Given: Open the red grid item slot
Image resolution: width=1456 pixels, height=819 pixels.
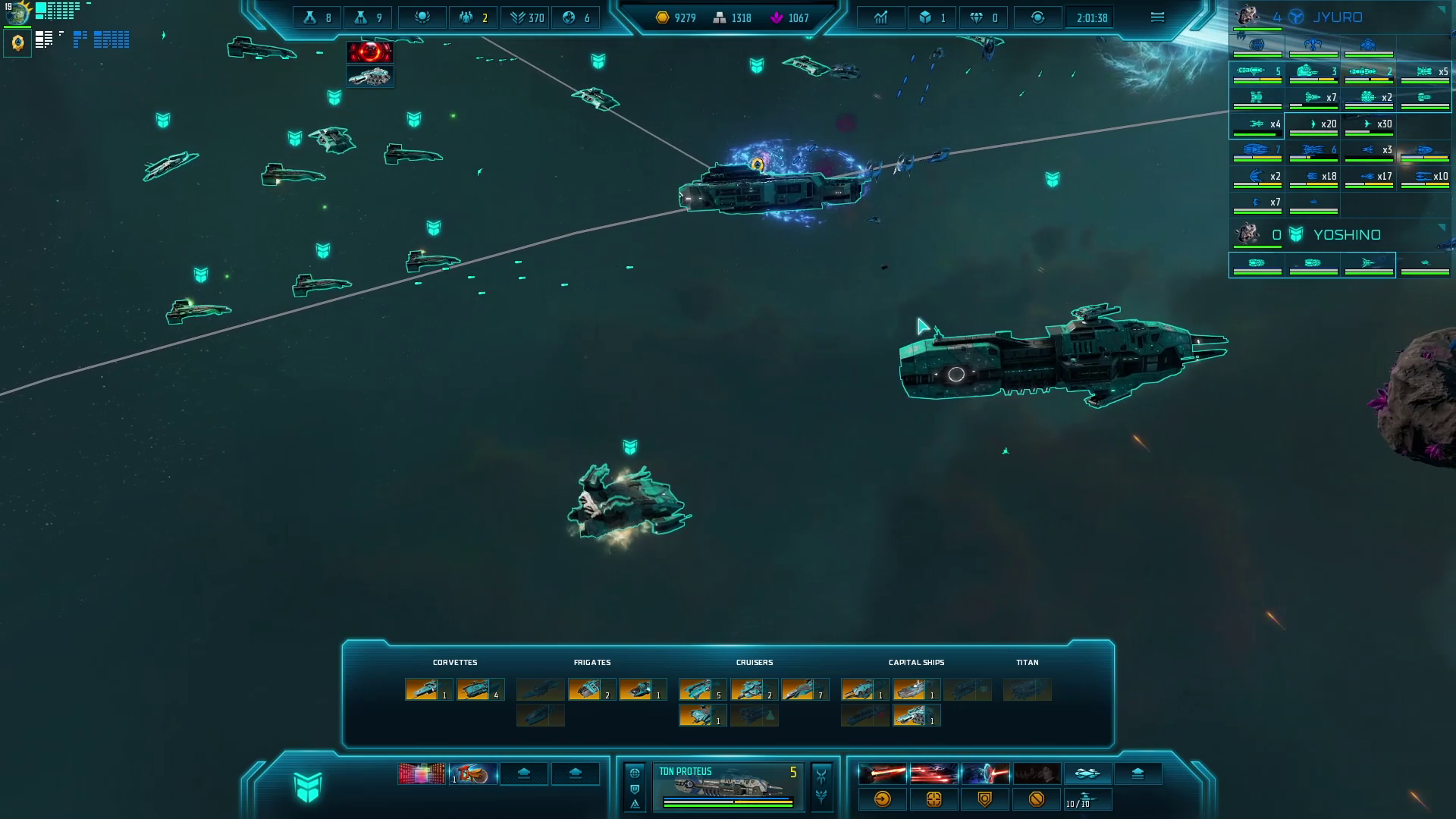Looking at the screenshot, I should click(x=422, y=773).
